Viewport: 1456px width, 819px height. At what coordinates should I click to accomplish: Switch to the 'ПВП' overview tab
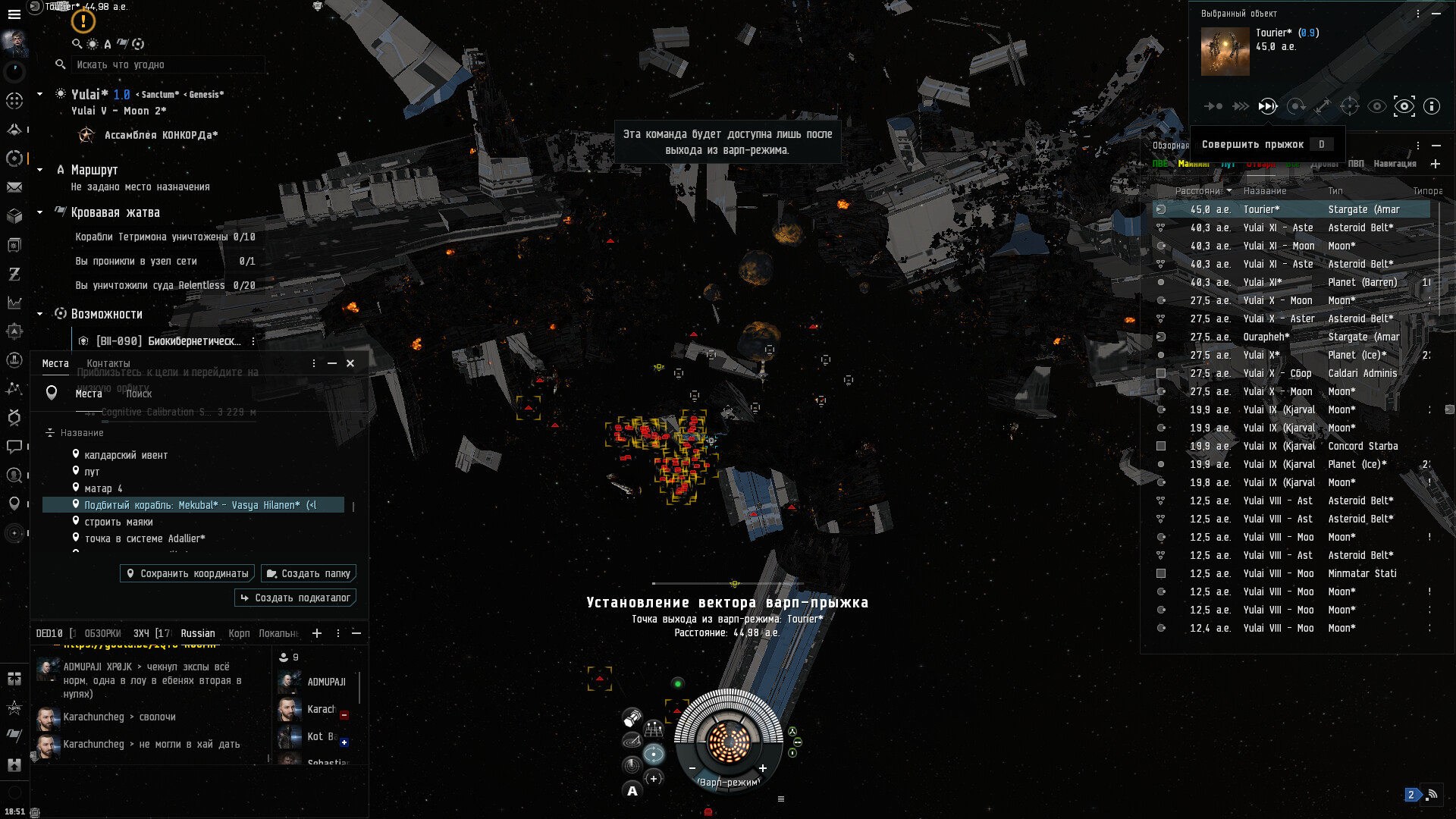tap(1356, 164)
